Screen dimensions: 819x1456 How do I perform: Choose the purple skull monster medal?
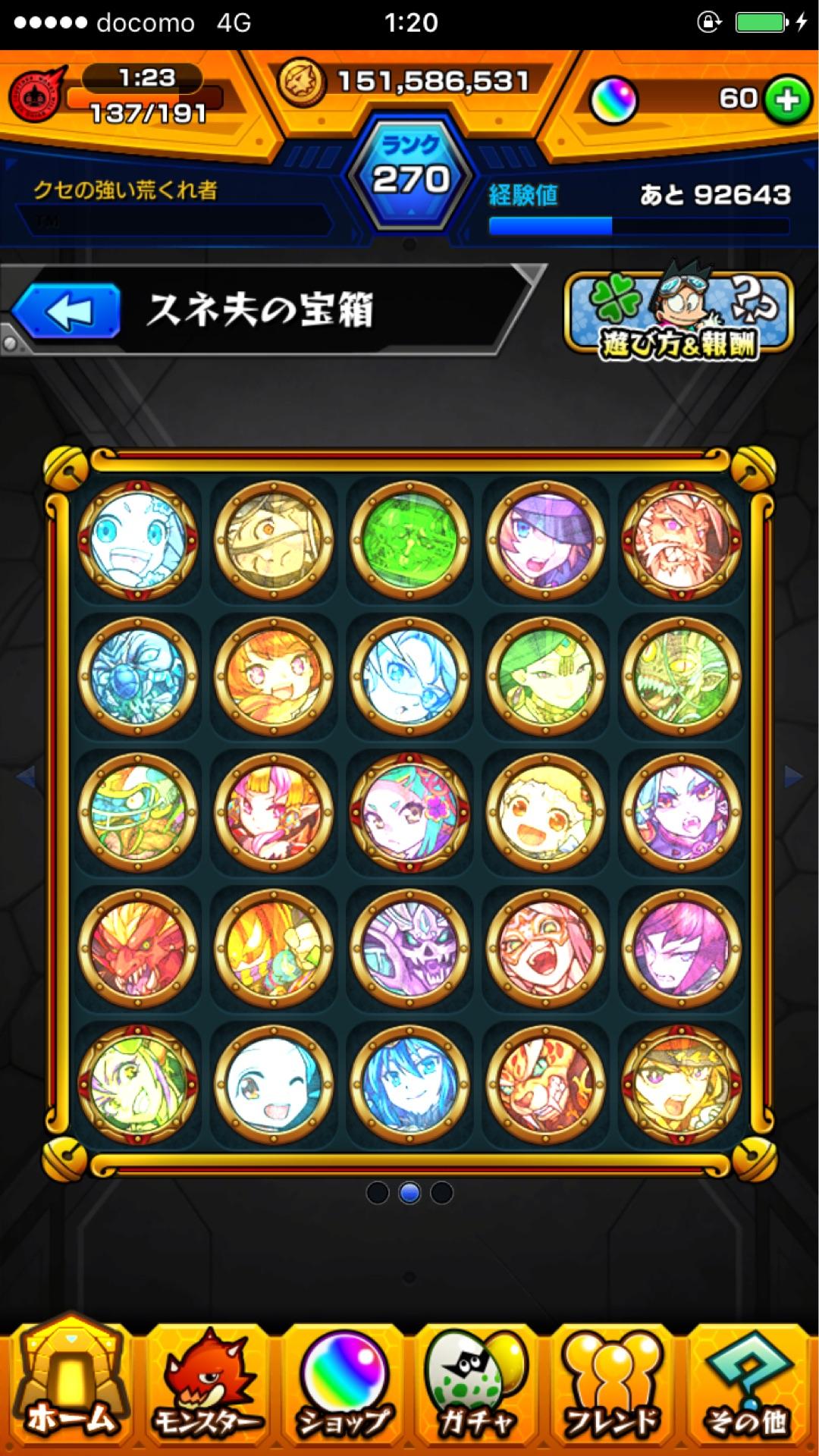pyautogui.click(x=409, y=947)
